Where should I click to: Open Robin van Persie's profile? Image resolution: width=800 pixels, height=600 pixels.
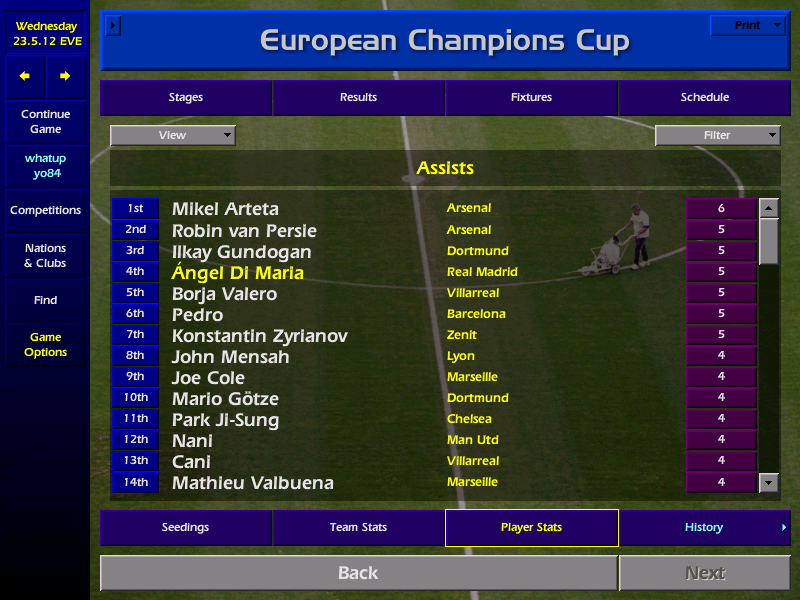pyautogui.click(x=239, y=230)
